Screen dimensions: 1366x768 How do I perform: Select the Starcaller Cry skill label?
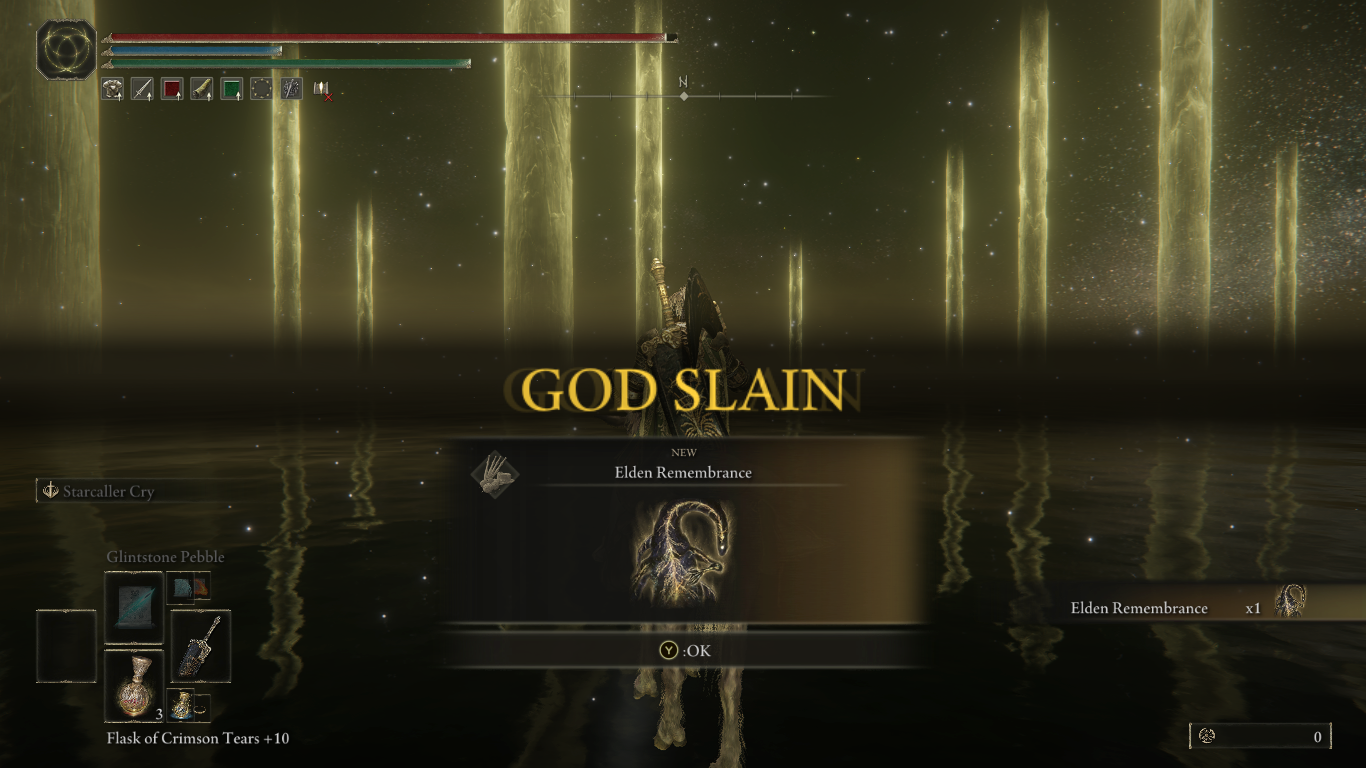(110, 491)
